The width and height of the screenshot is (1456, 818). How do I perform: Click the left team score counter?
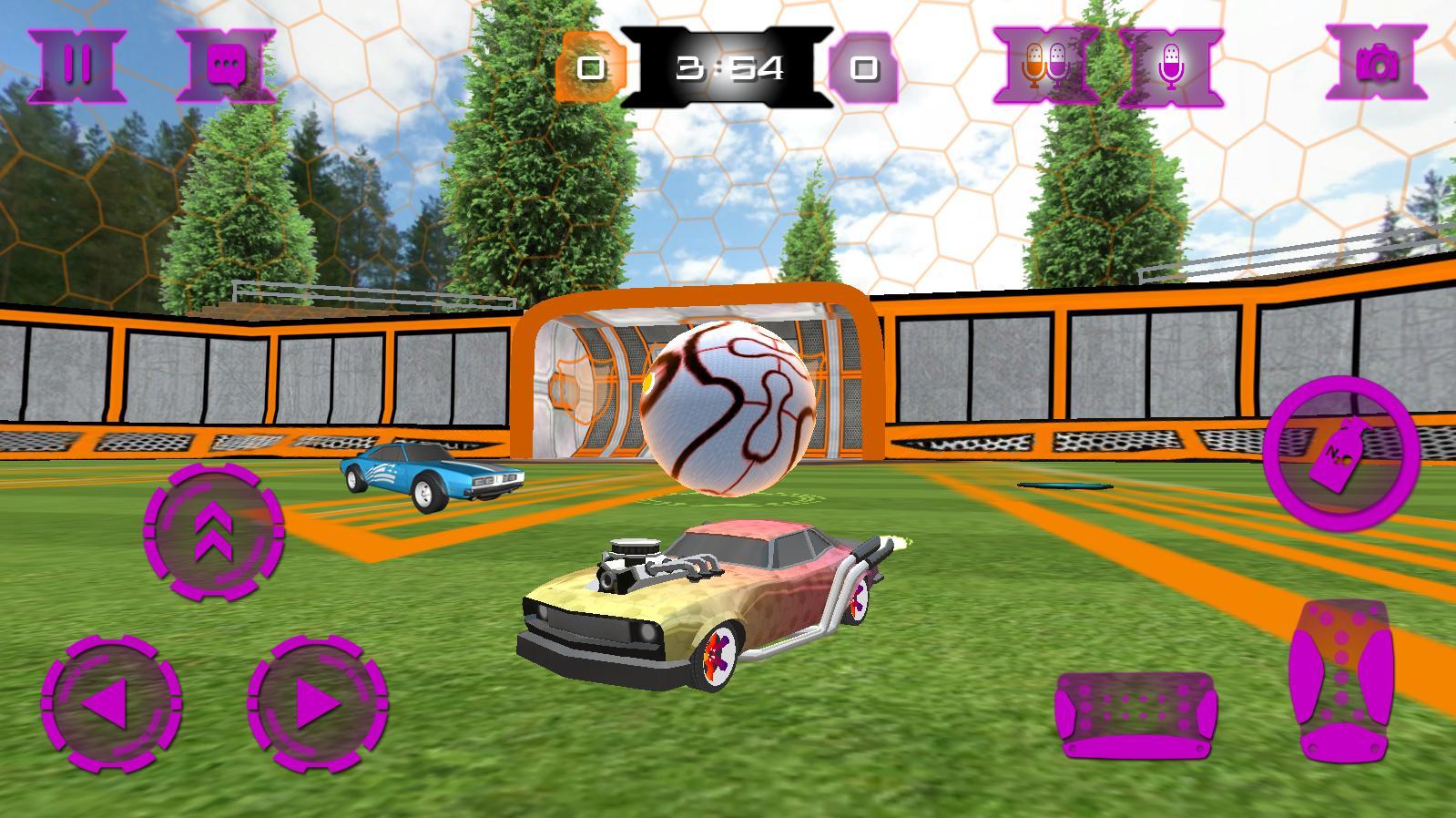[593, 66]
